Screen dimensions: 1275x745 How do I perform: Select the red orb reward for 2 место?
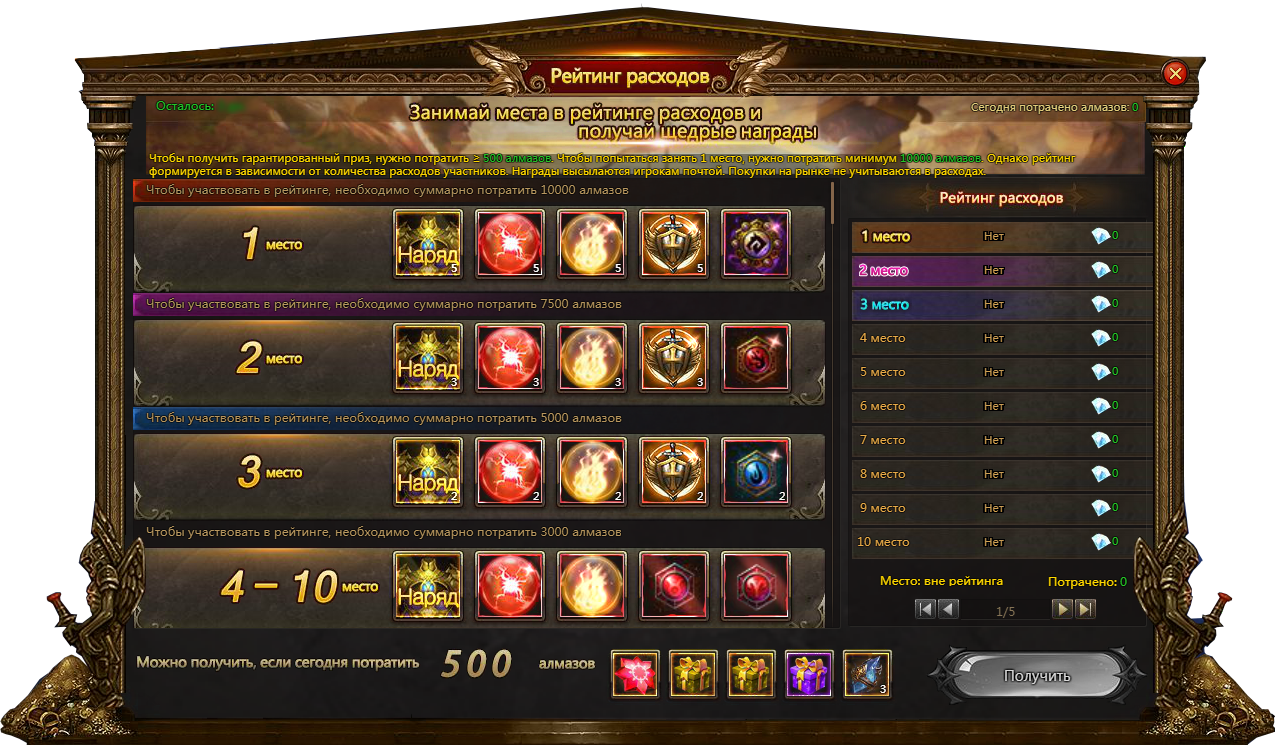(x=510, y=358)
